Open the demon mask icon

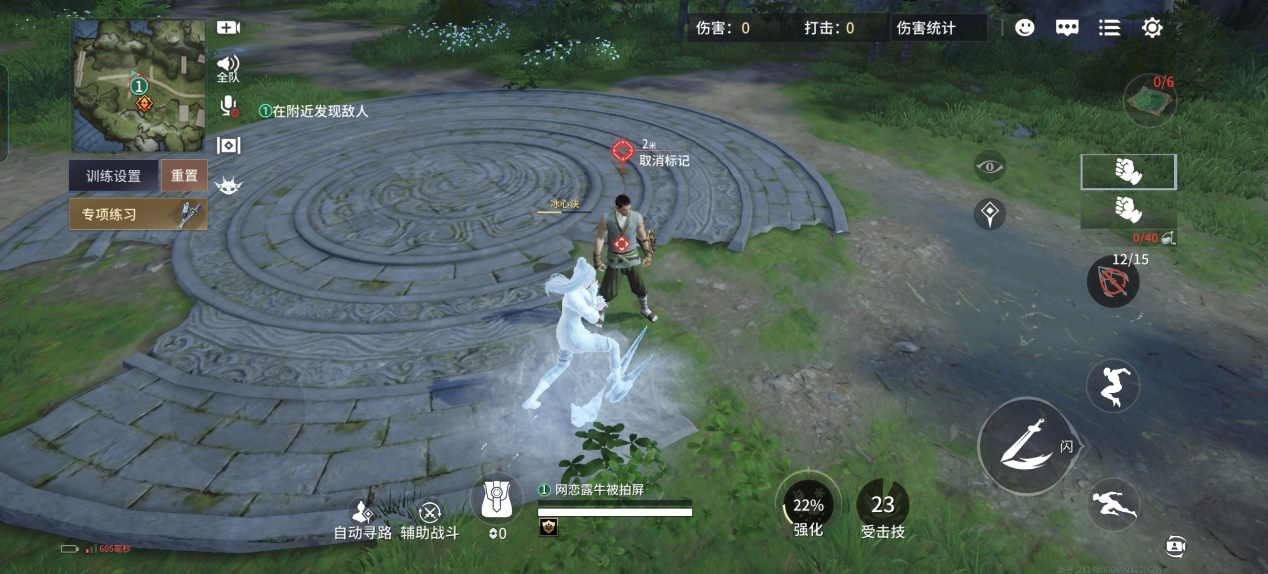[x=229, y=185]
